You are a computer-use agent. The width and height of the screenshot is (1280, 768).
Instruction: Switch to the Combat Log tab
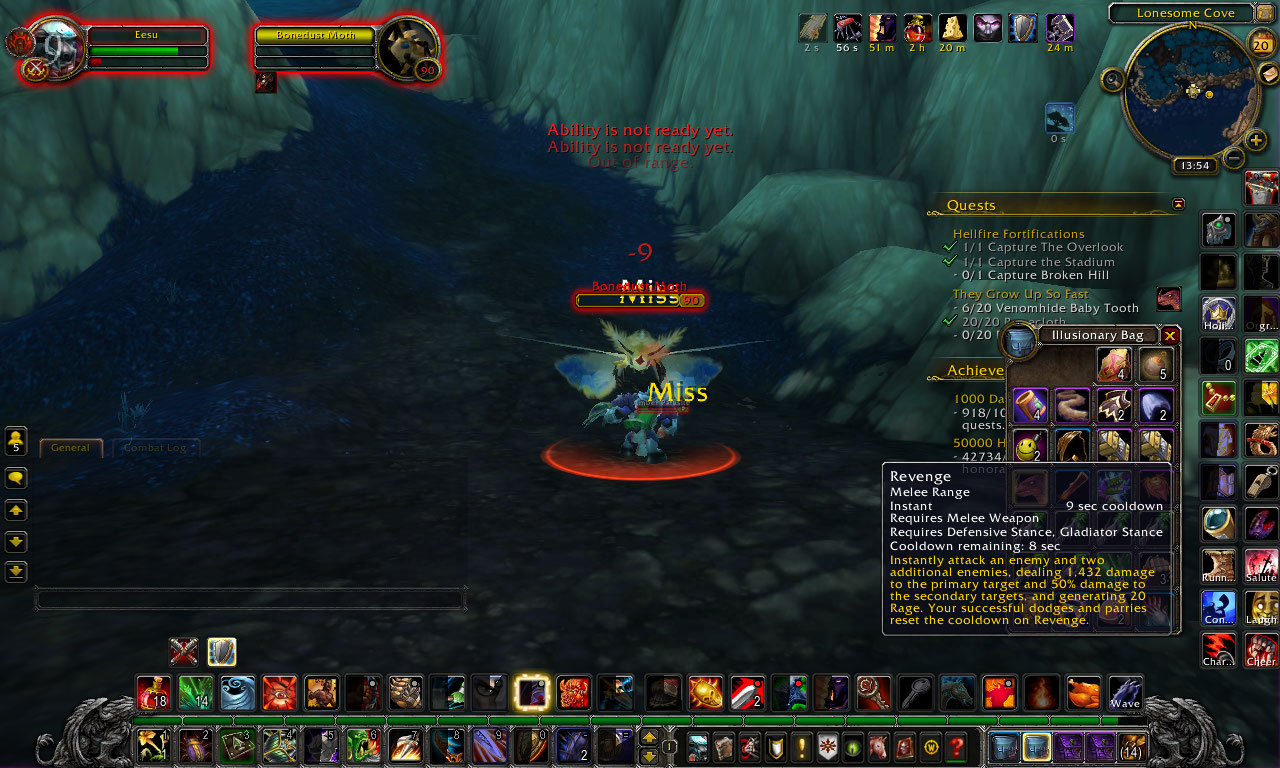click(154, 448)
